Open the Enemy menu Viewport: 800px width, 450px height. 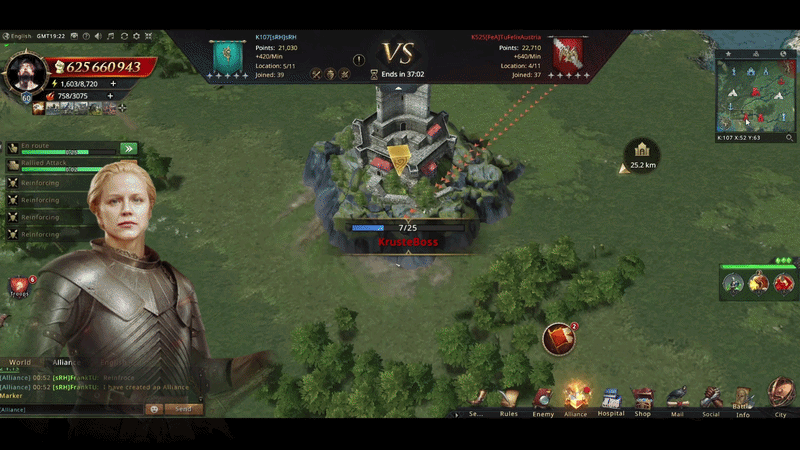pyautogui.click(x=543, y=398)
